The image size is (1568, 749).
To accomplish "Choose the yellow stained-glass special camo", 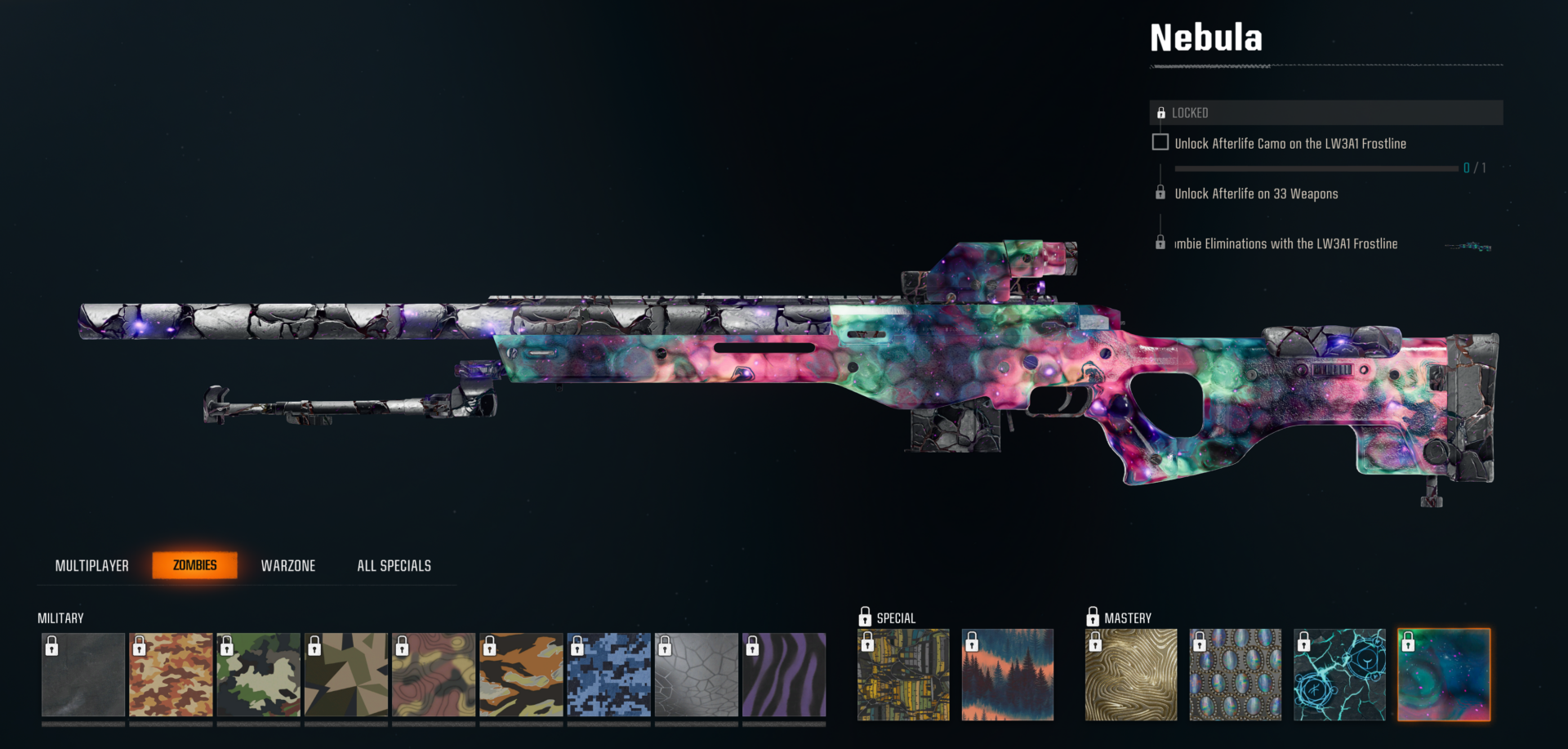I will coord(903,675).
